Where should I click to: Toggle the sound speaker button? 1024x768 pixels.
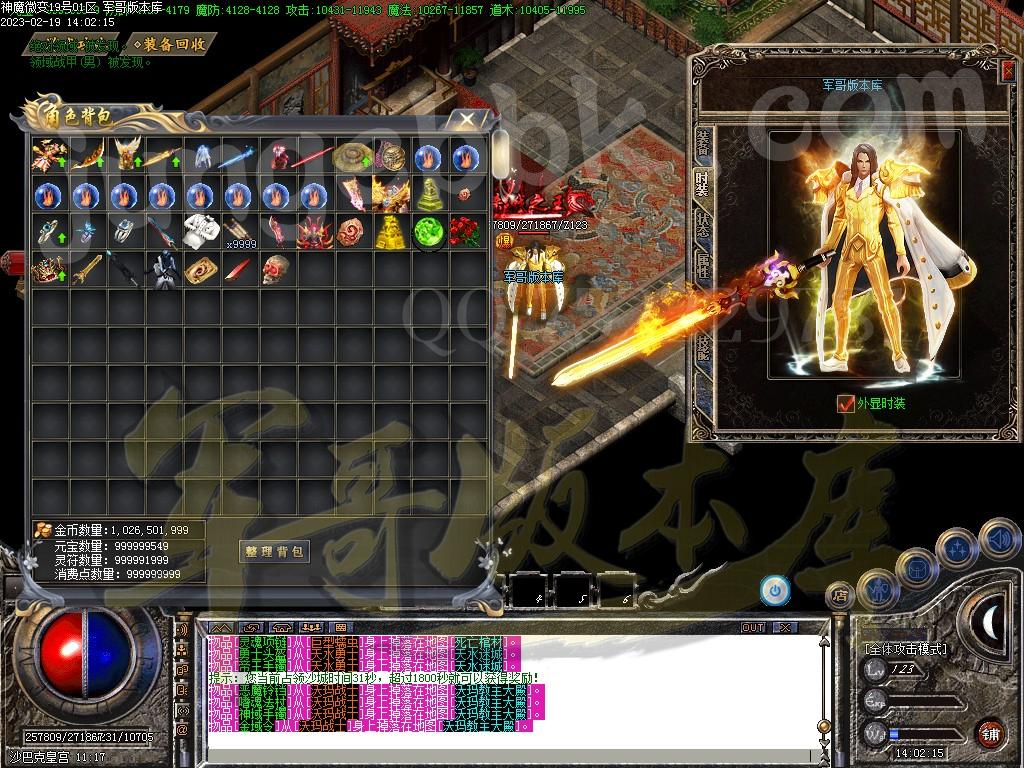tap(997, 539)
